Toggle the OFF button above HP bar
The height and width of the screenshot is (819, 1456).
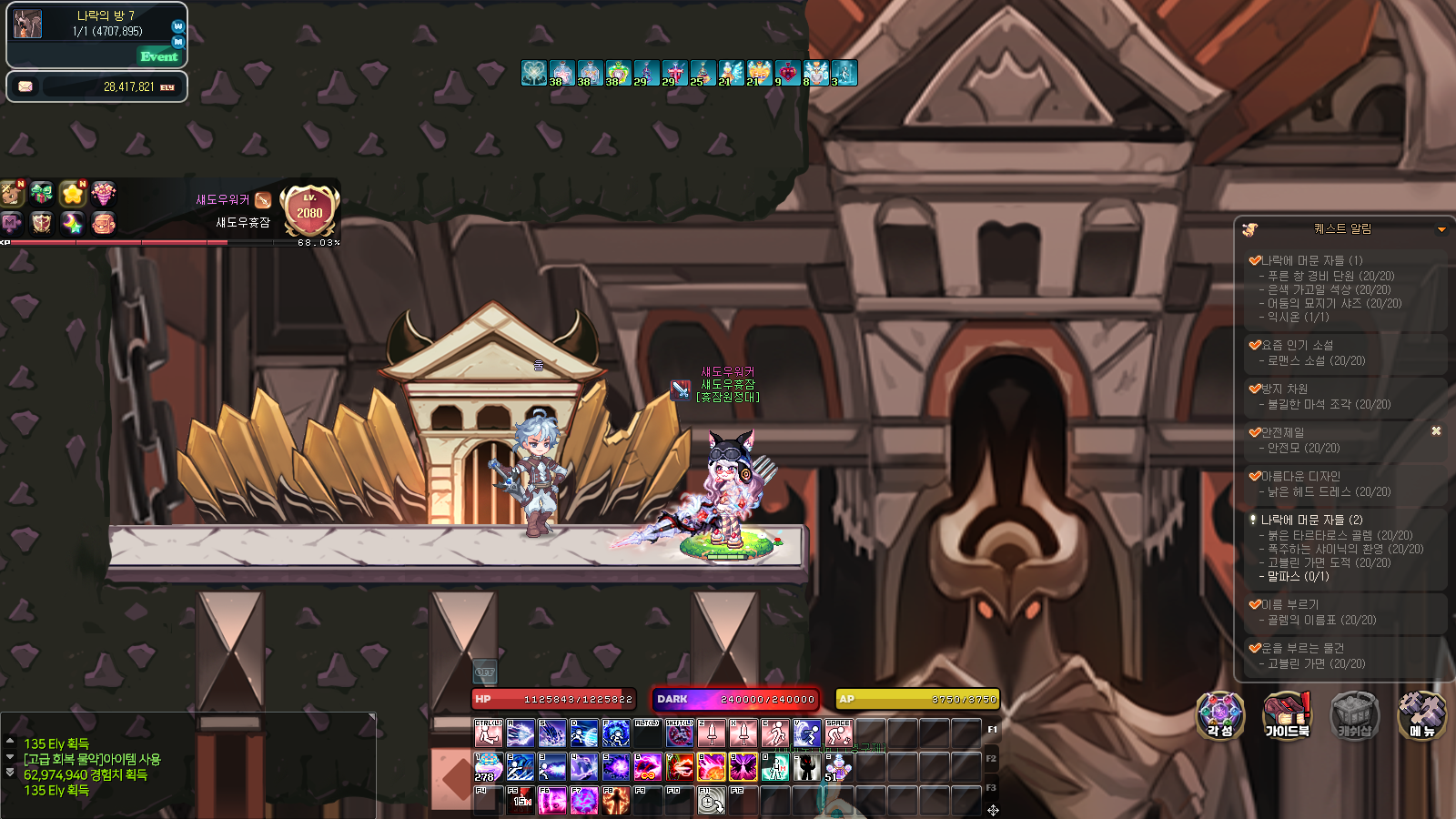[485, 672]
